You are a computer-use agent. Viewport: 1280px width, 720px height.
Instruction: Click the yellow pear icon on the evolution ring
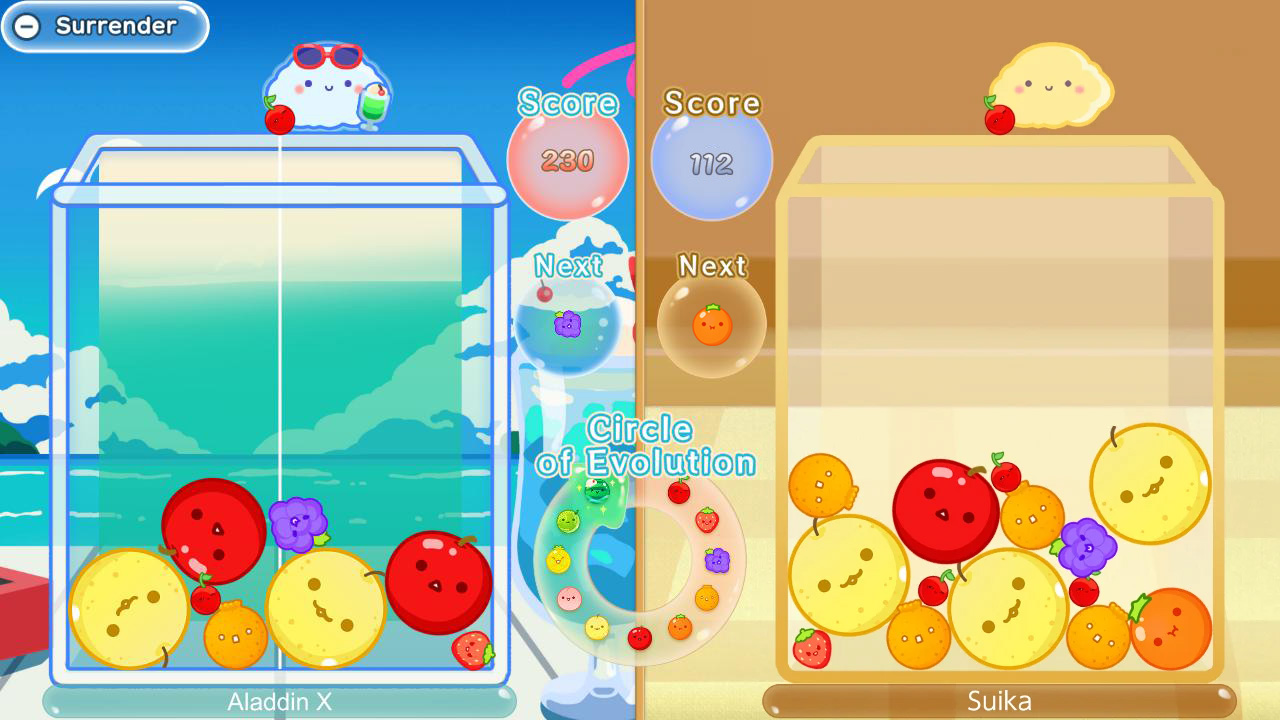pyautogui.click(x=597, y=627)
